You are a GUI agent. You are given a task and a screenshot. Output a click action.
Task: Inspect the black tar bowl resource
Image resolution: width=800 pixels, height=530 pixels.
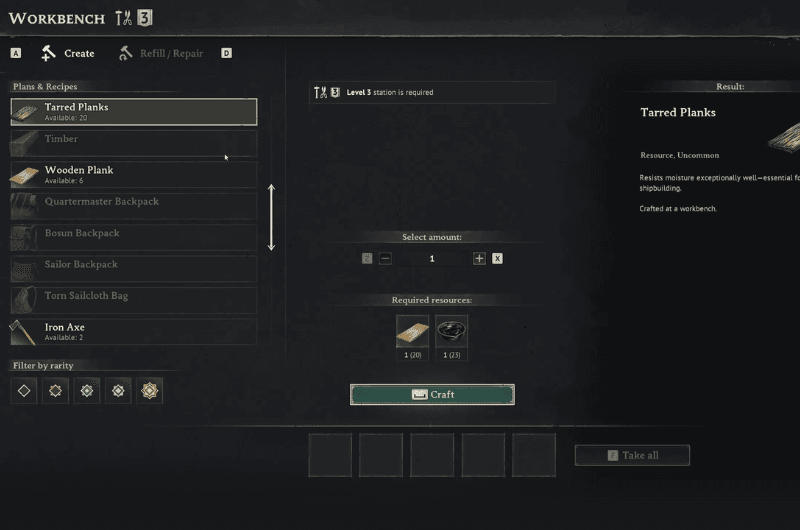point(452,332)
